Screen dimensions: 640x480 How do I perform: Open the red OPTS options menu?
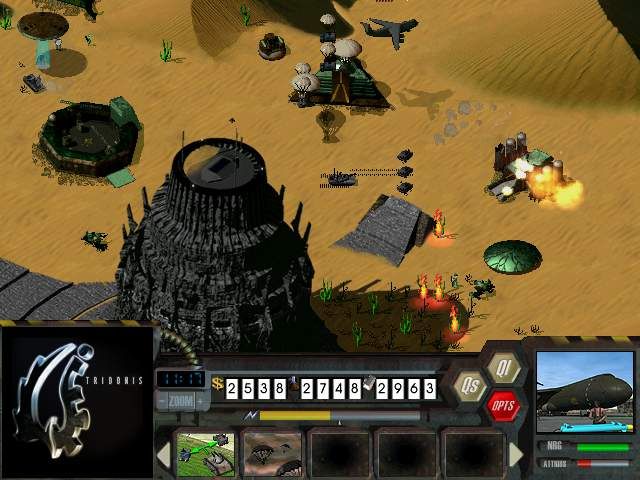click(x=502, y=405)
